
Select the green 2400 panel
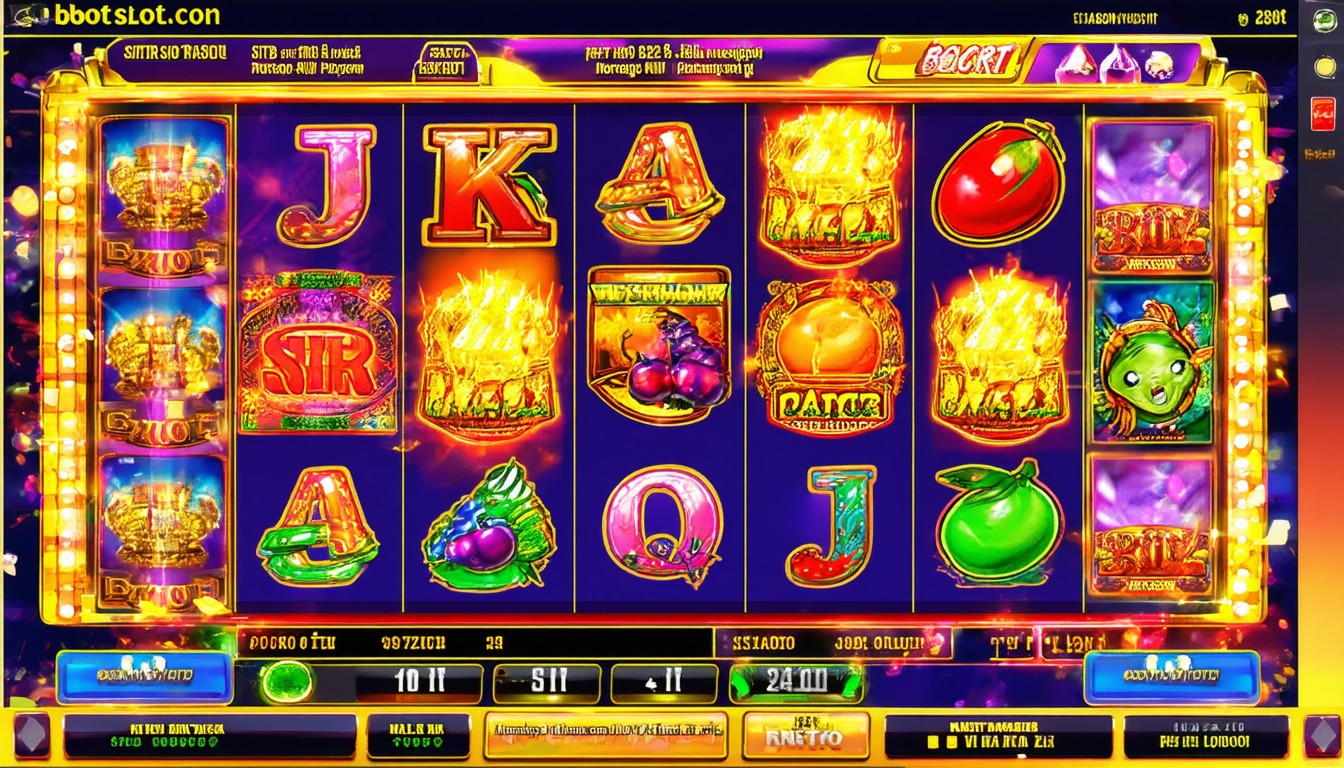click(x=796, y=683)
